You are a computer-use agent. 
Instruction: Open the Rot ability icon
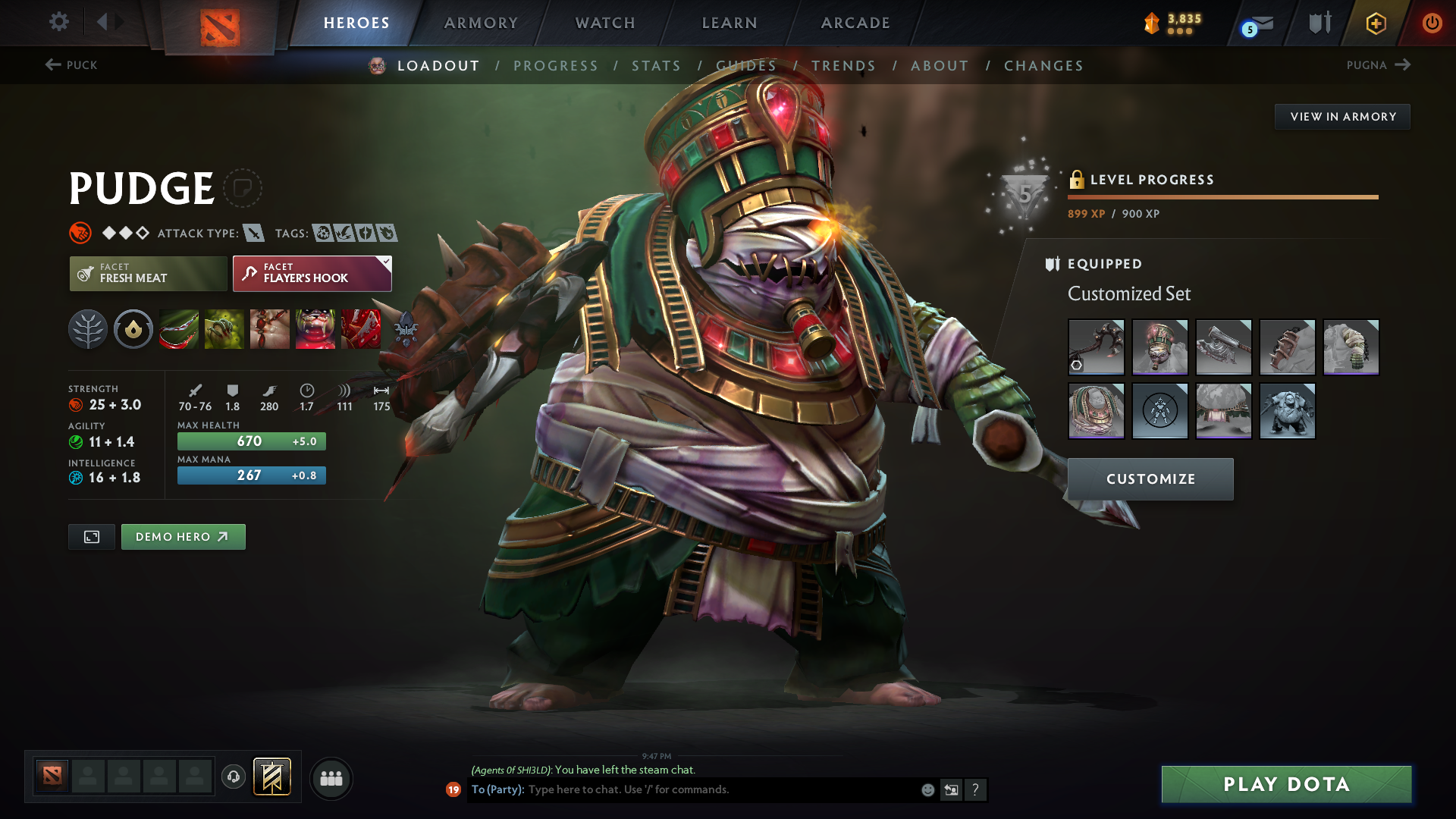coord(224,329)
